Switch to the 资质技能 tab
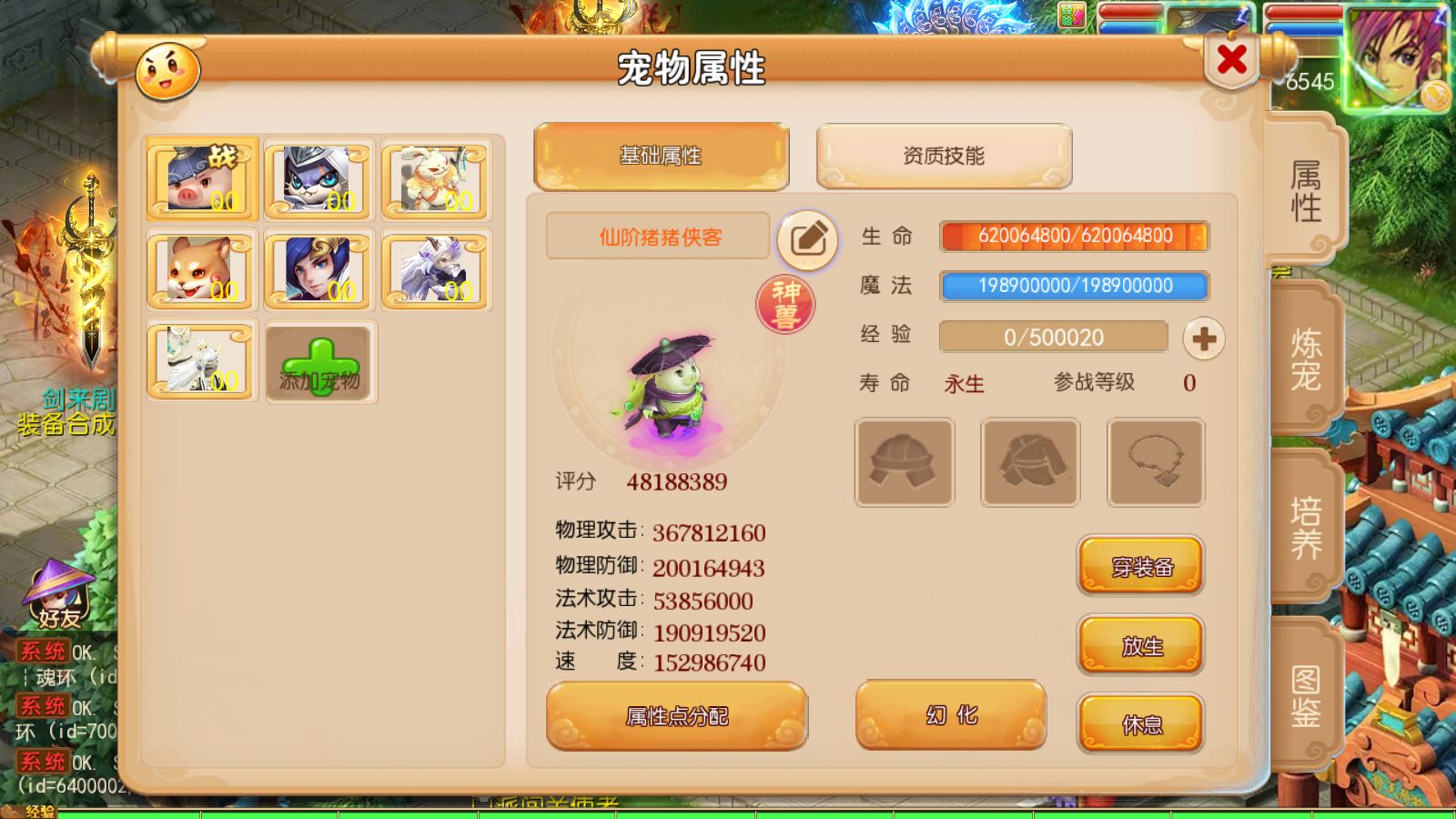The height and width of the screenshot is (819, 1456). (945, 155)
